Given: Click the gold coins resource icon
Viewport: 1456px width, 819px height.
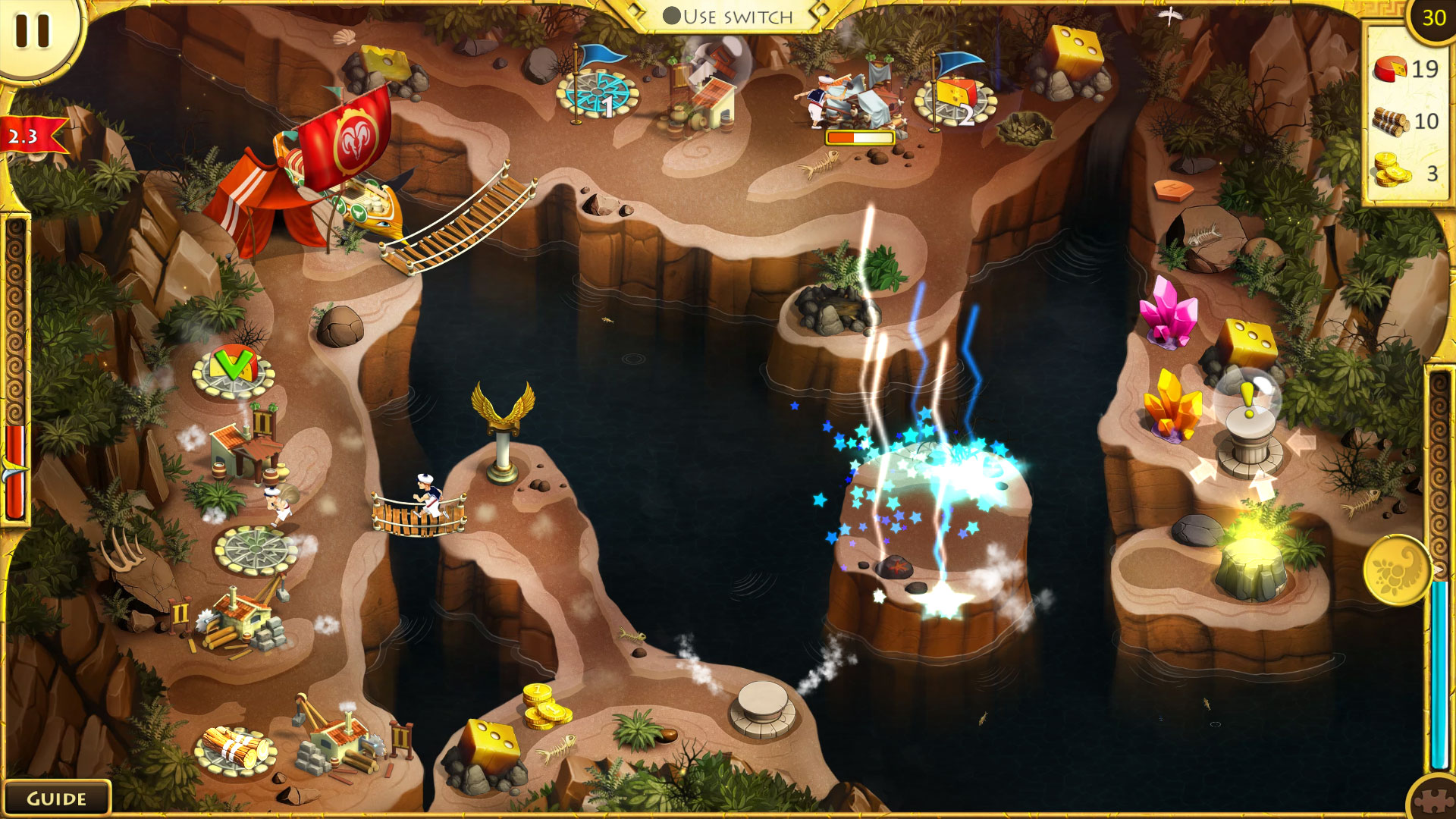Looking at the screenshot, I should pyautogui.click(x=1391, y=168).
